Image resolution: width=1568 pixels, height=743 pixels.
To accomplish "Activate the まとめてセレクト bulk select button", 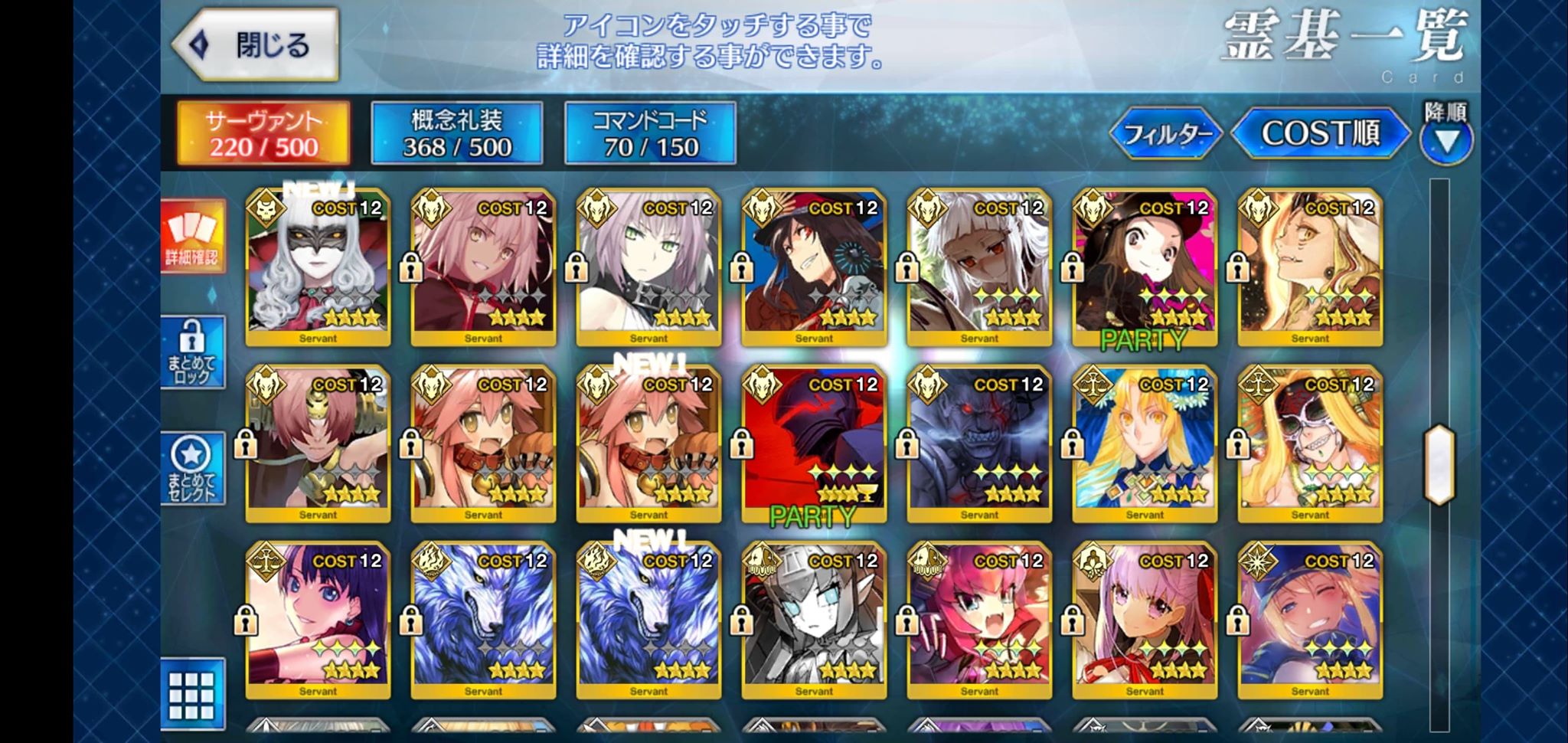I will tap(192, 468).
